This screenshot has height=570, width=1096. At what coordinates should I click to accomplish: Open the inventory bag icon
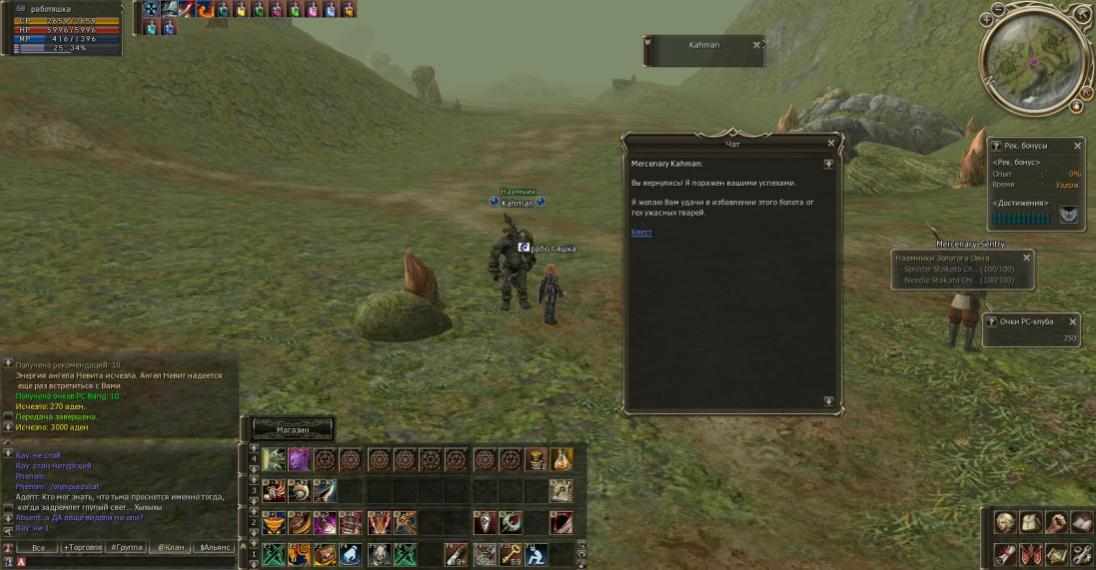(1030, 522)
